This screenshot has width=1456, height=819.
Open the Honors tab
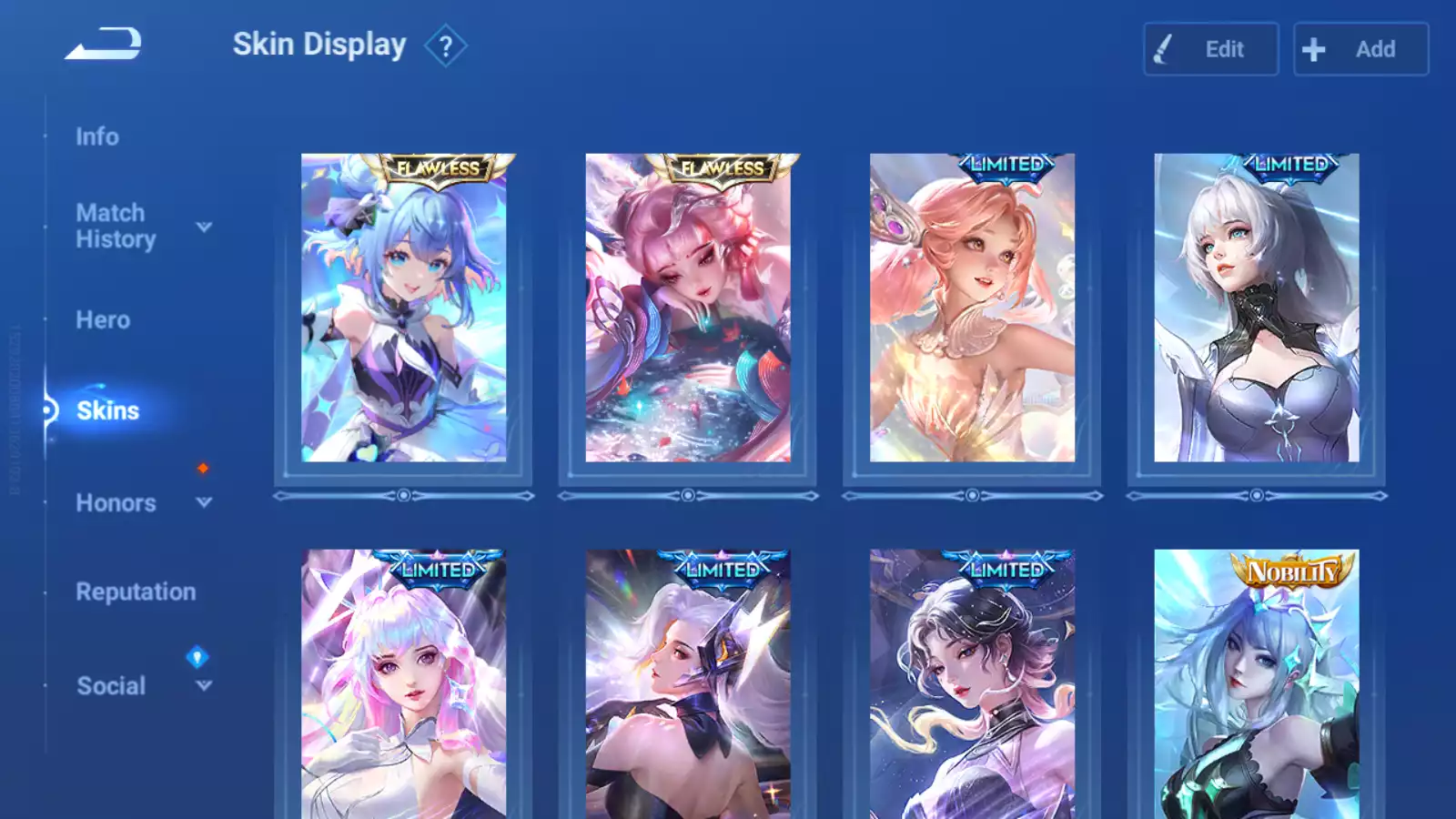[x=116, y=503]
